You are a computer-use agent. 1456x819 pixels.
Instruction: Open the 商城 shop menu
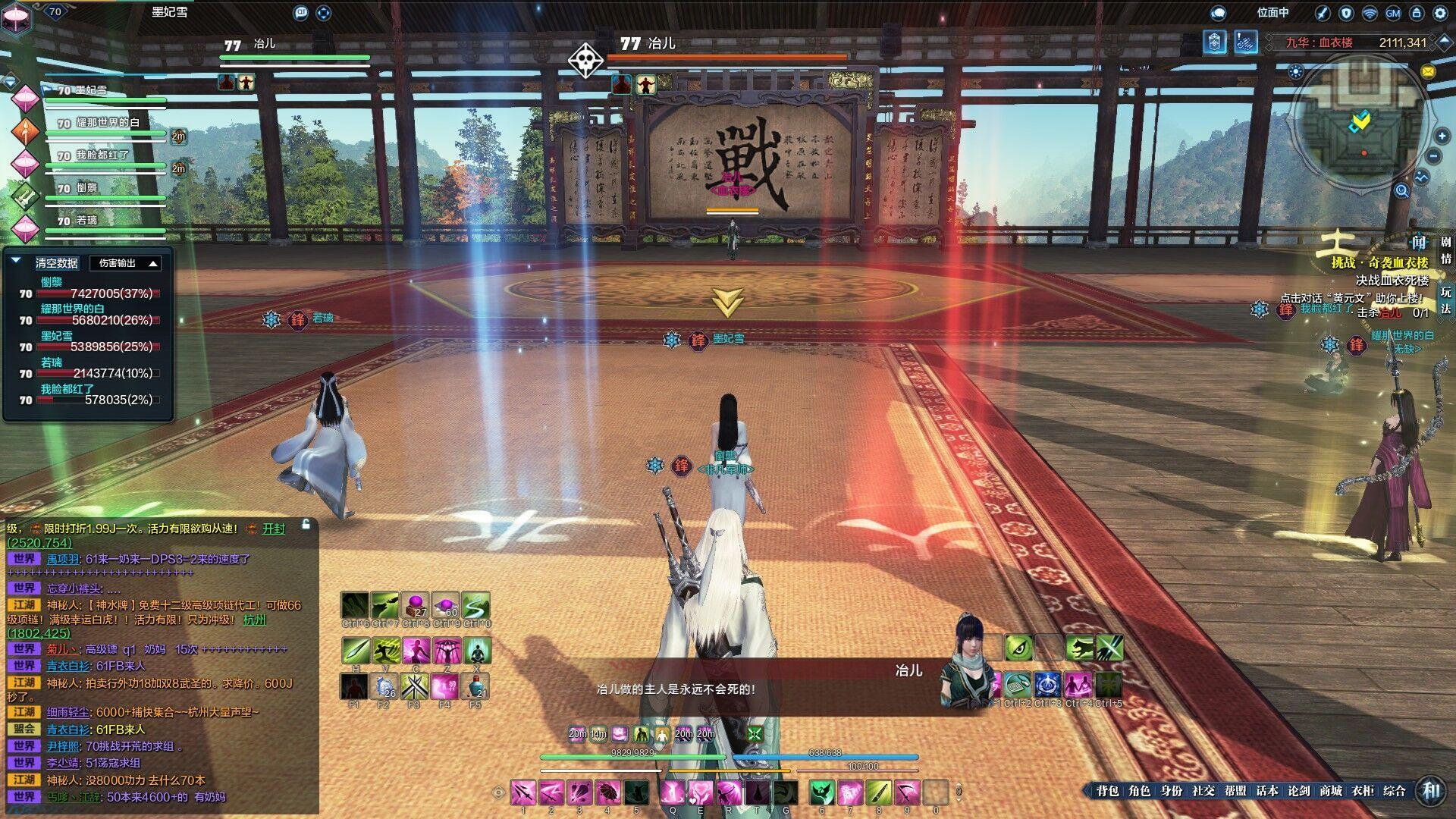(x=1330, y=791)
